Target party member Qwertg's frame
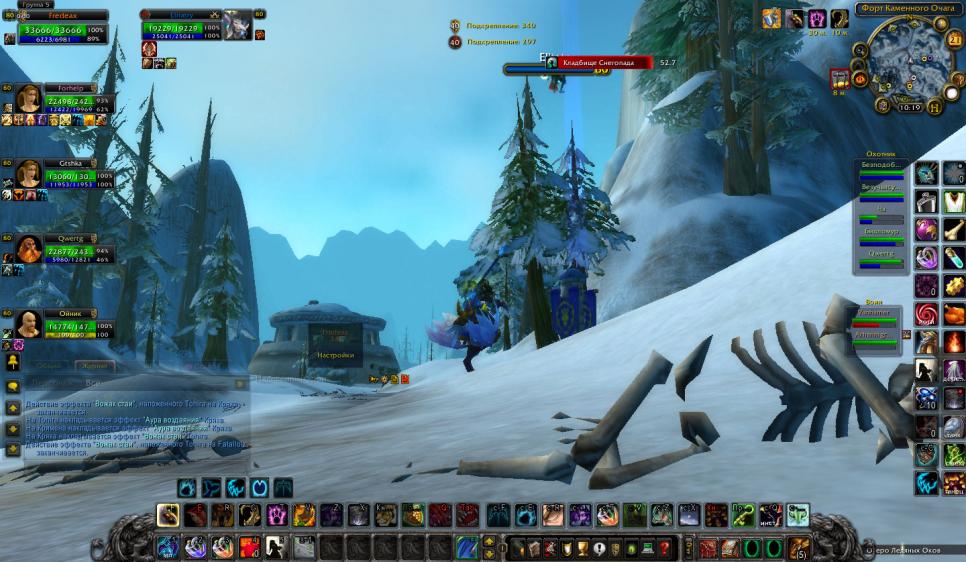 coord(62,249)
